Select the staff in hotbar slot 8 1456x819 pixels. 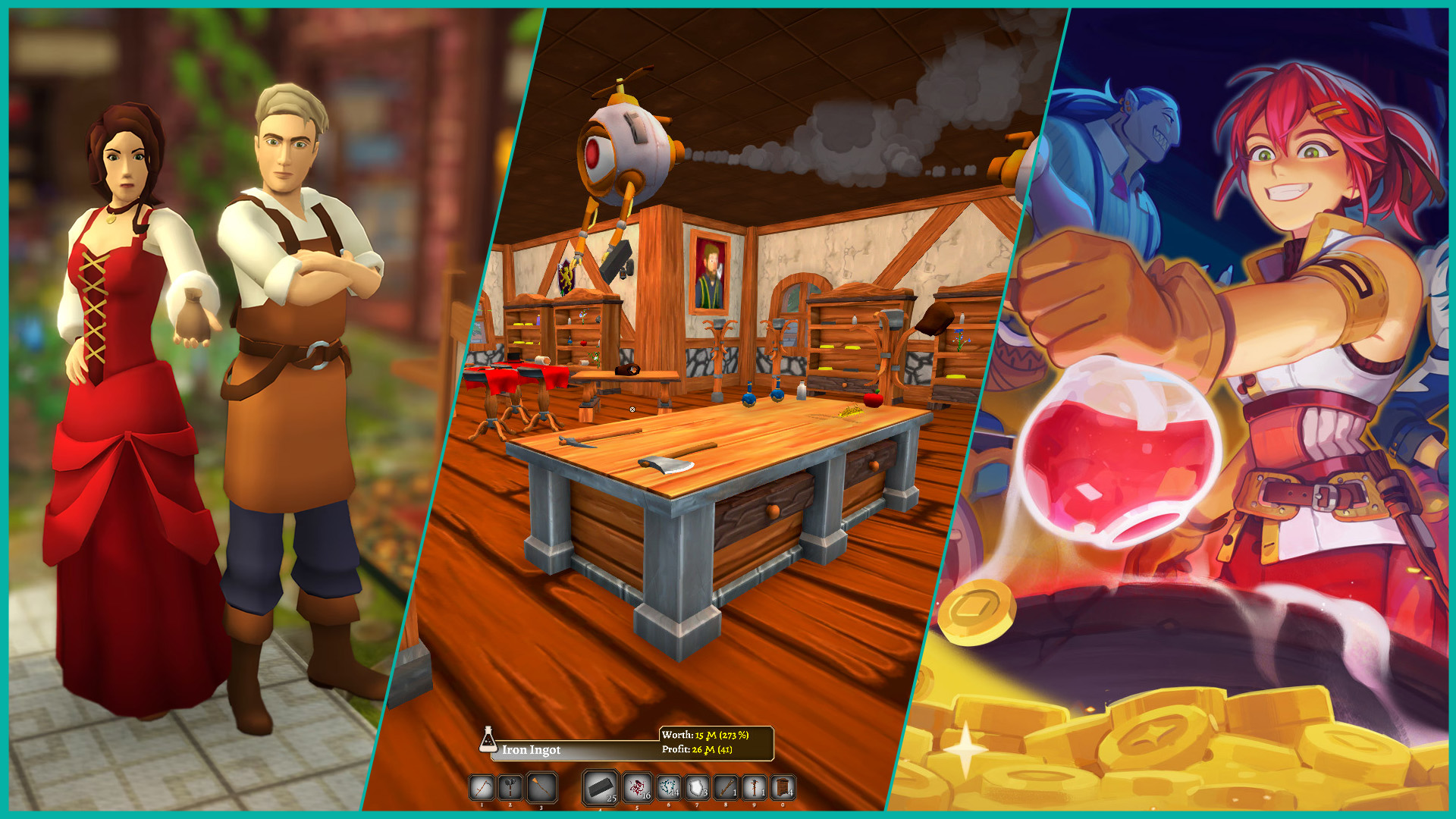point(725,787)
